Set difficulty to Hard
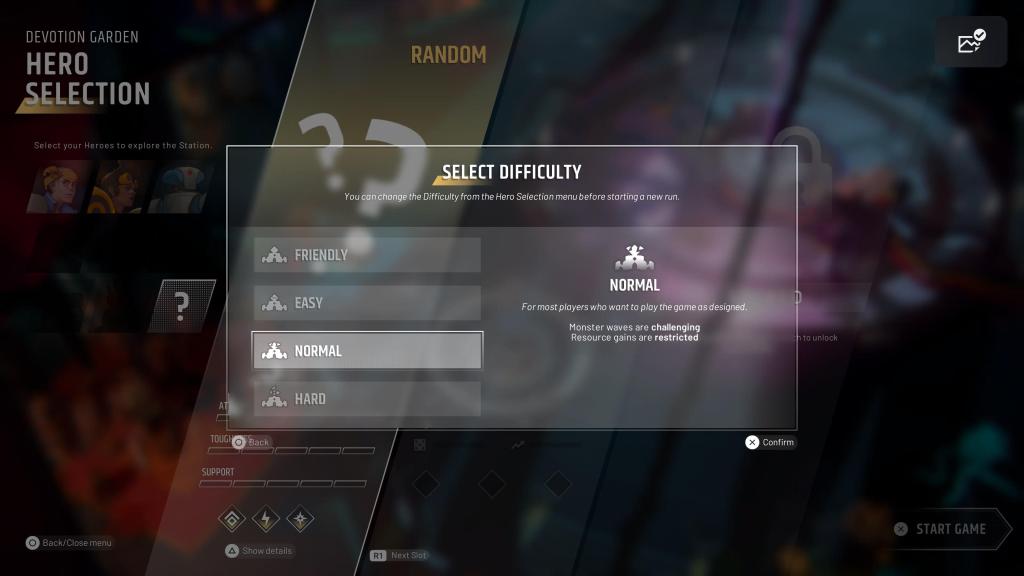 [367, 399]
